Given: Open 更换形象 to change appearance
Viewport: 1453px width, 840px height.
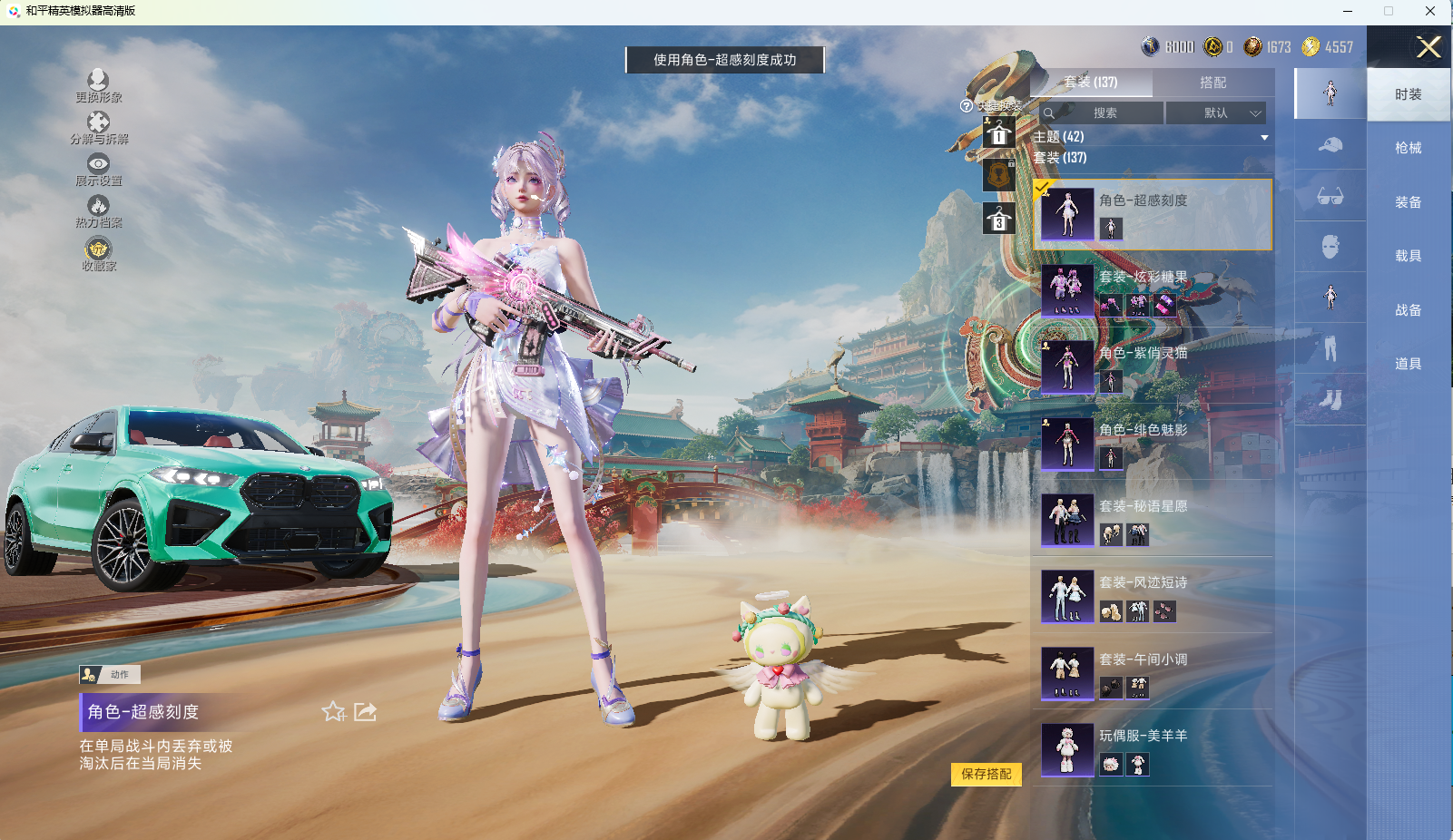Looking at the screenshot, I should click(x=98, y=86).
